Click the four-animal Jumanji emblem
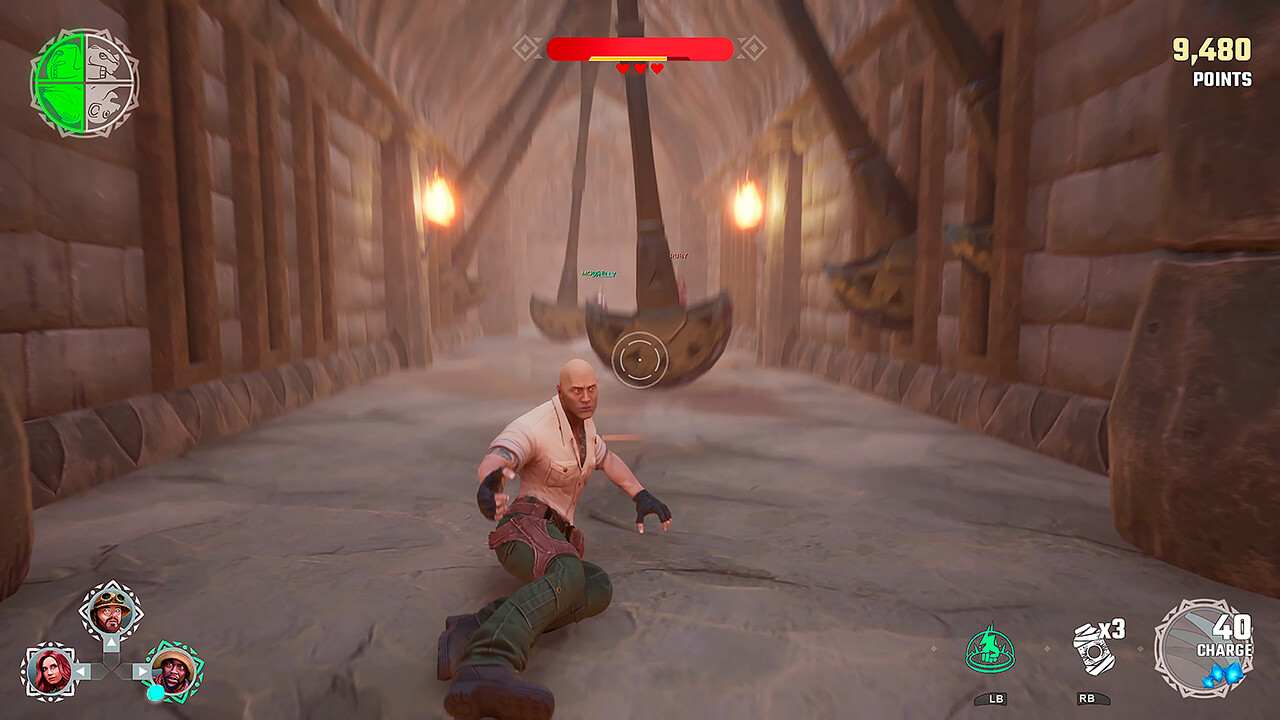Screen dimensions: 1280x720 point(85,82)
